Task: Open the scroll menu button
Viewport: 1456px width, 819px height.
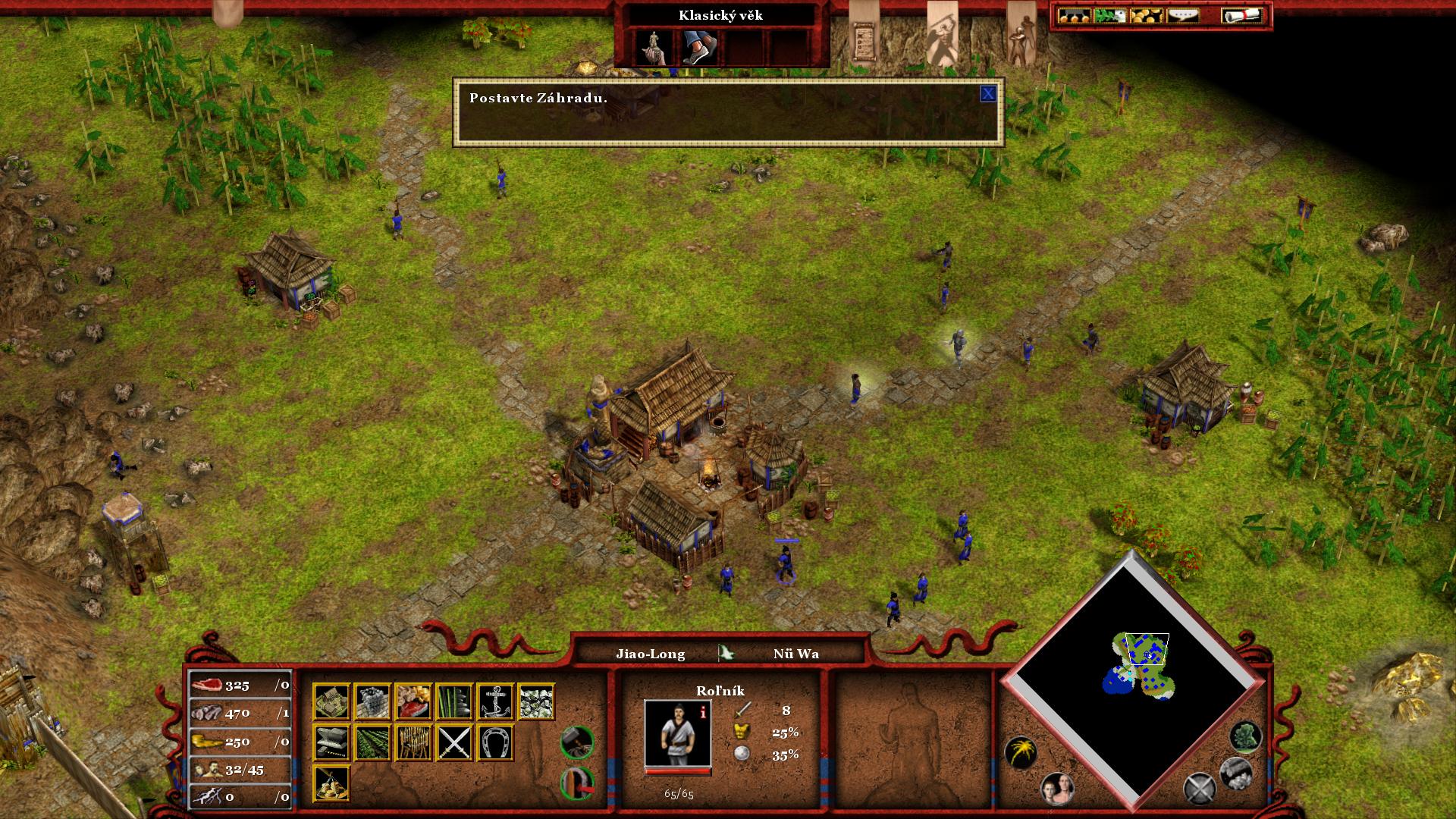Action: click(1241, 15)
